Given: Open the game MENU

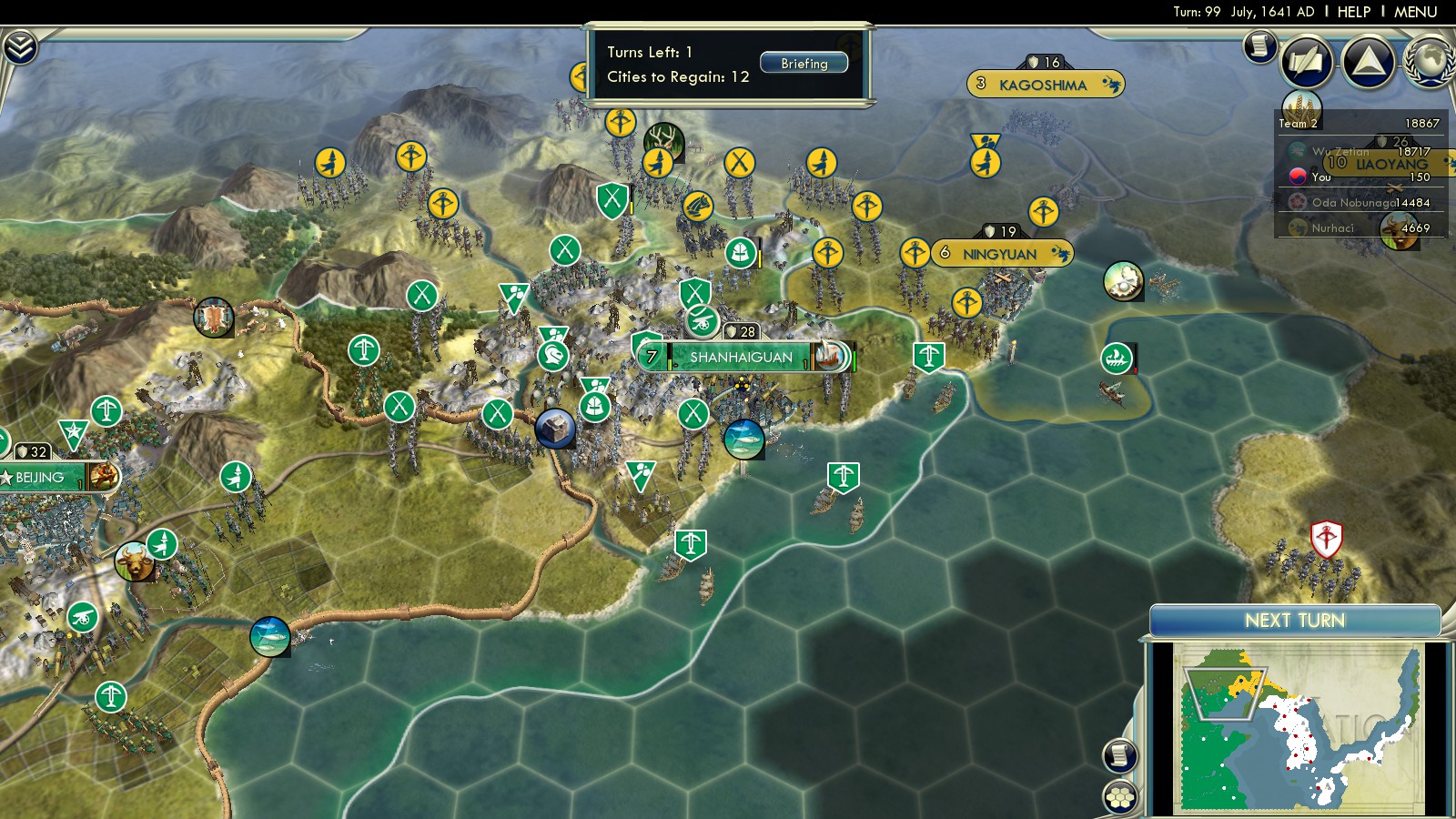Looking at the screenshot, I should point(1415,12).
